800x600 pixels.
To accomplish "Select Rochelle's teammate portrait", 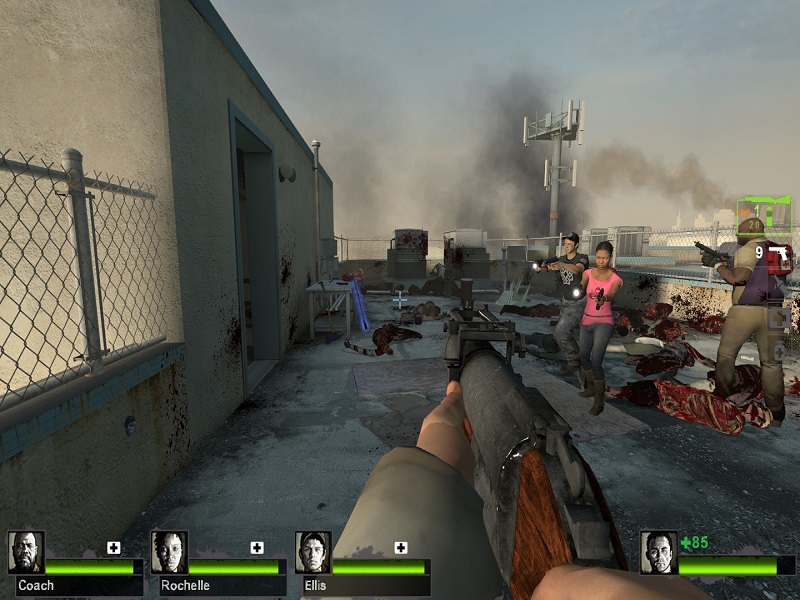I will (x=169, y=552).
